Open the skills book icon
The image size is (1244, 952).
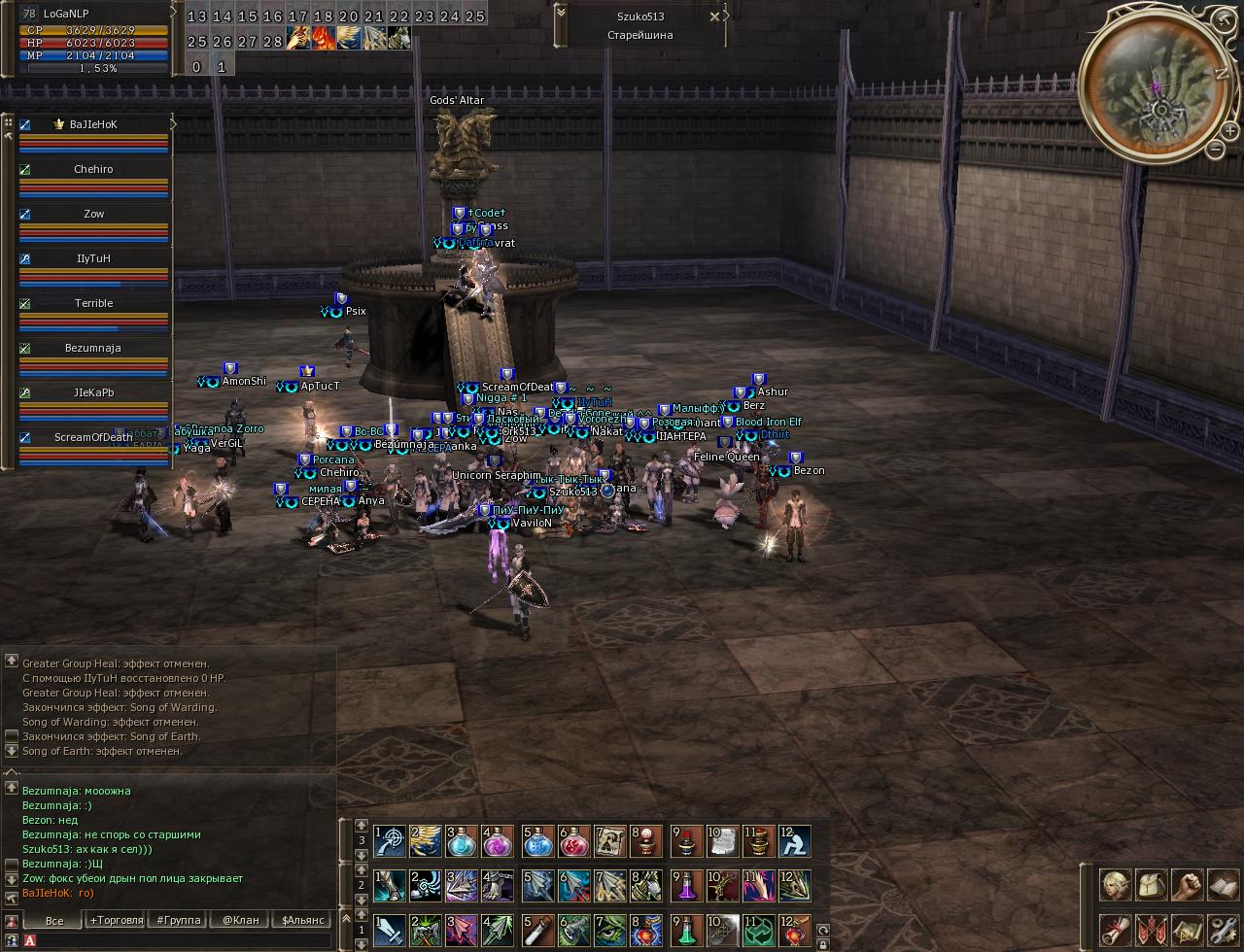click(1222, 885)
